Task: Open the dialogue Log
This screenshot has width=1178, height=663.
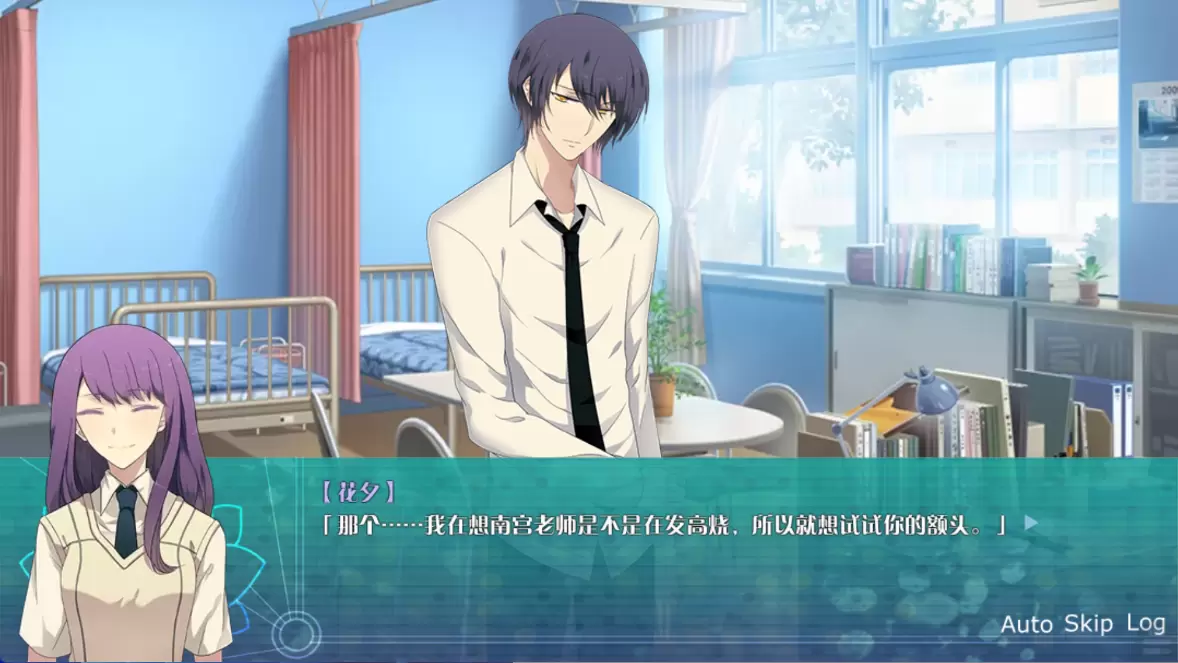Action: click(x=1145, y=623)
